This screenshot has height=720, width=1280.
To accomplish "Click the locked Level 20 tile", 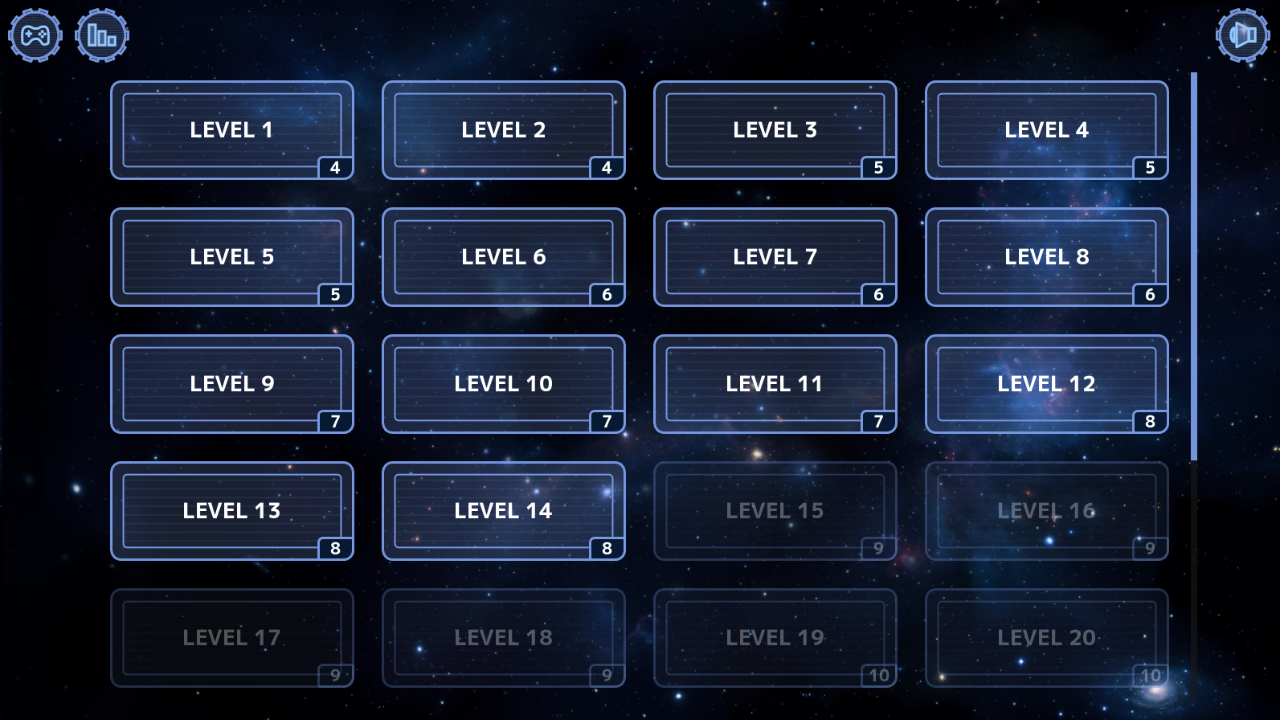I will coord(1046,638).
